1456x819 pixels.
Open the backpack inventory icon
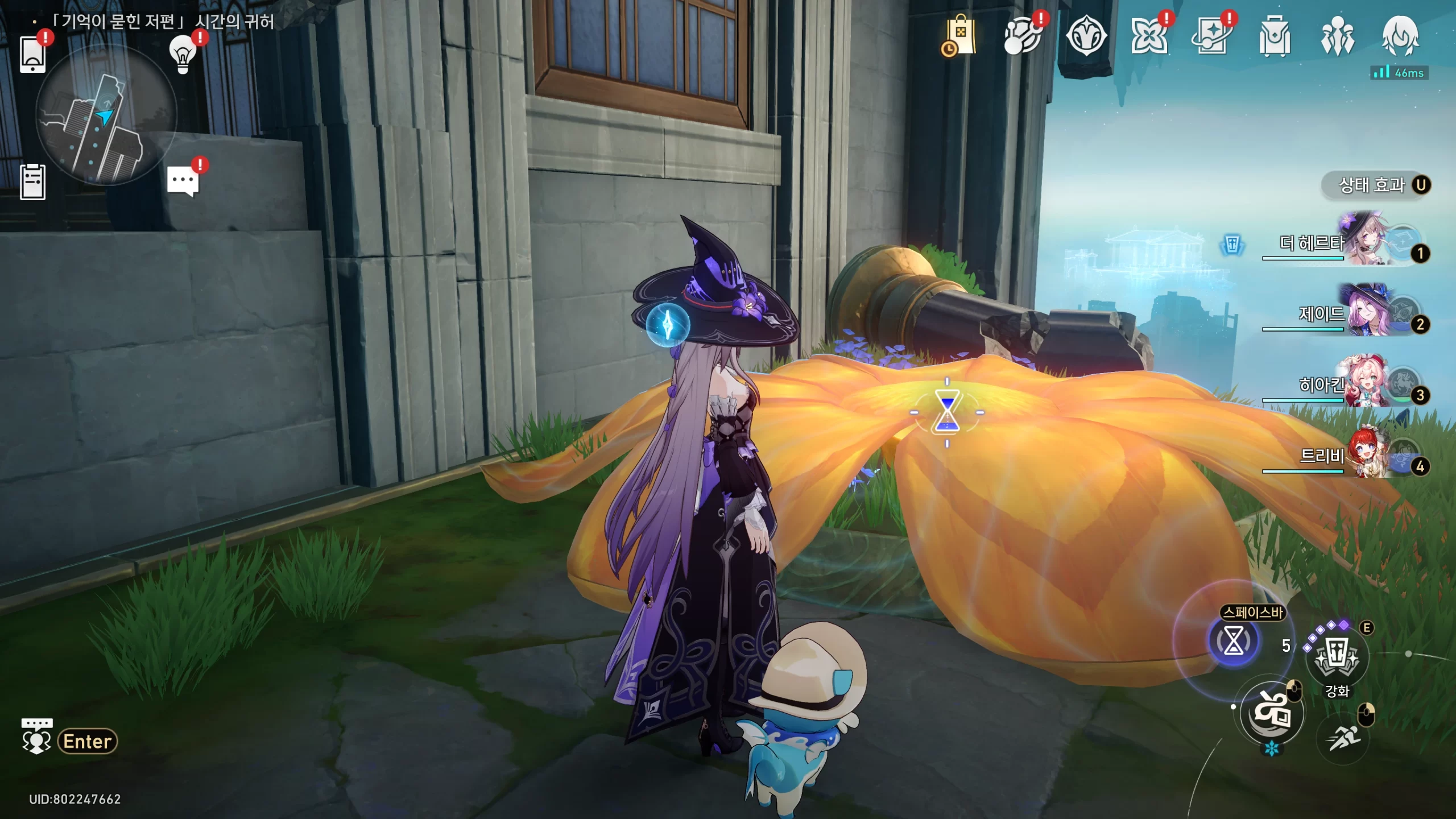point(1275,36)
